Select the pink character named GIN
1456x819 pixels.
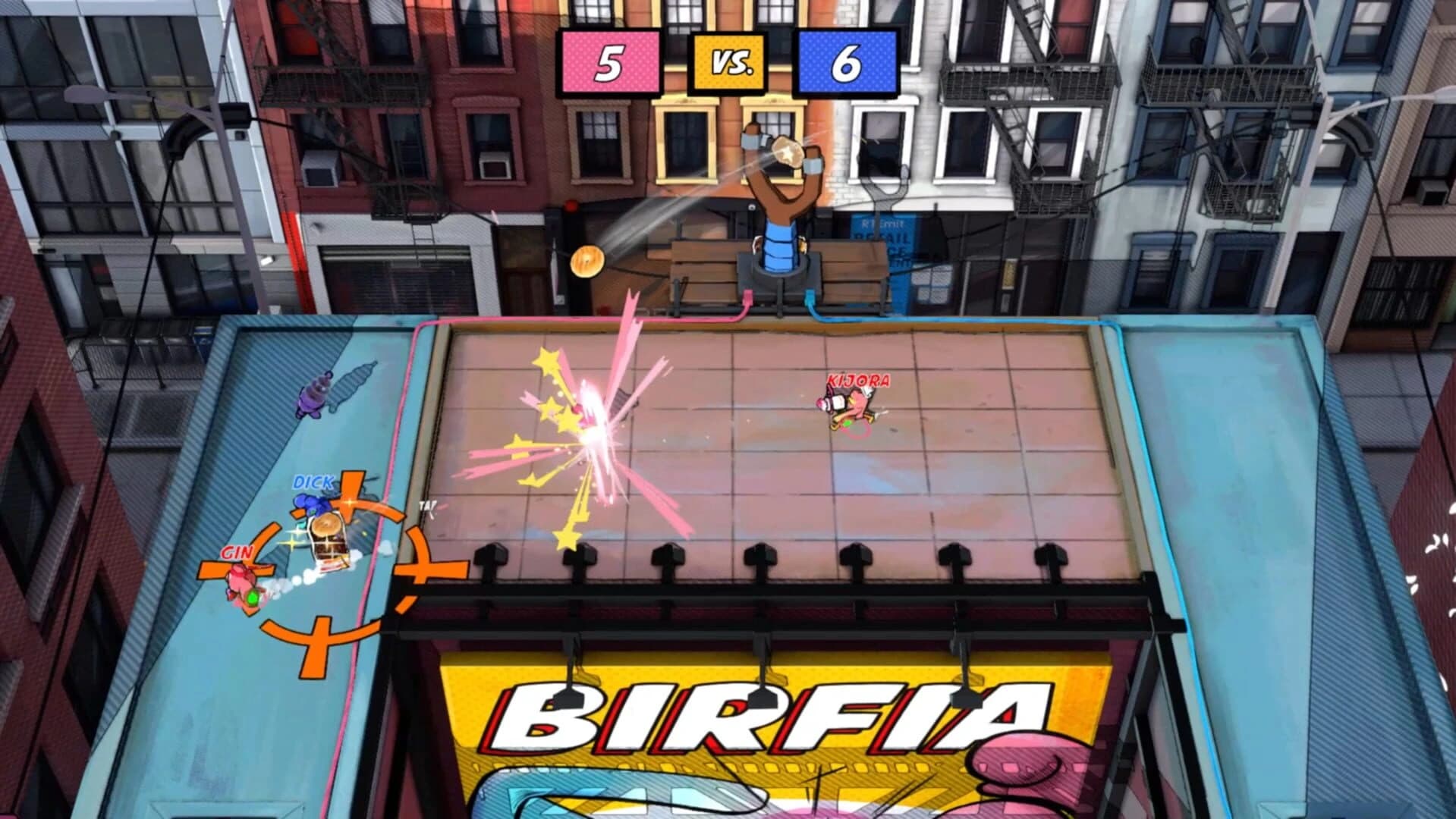(240, 579)
